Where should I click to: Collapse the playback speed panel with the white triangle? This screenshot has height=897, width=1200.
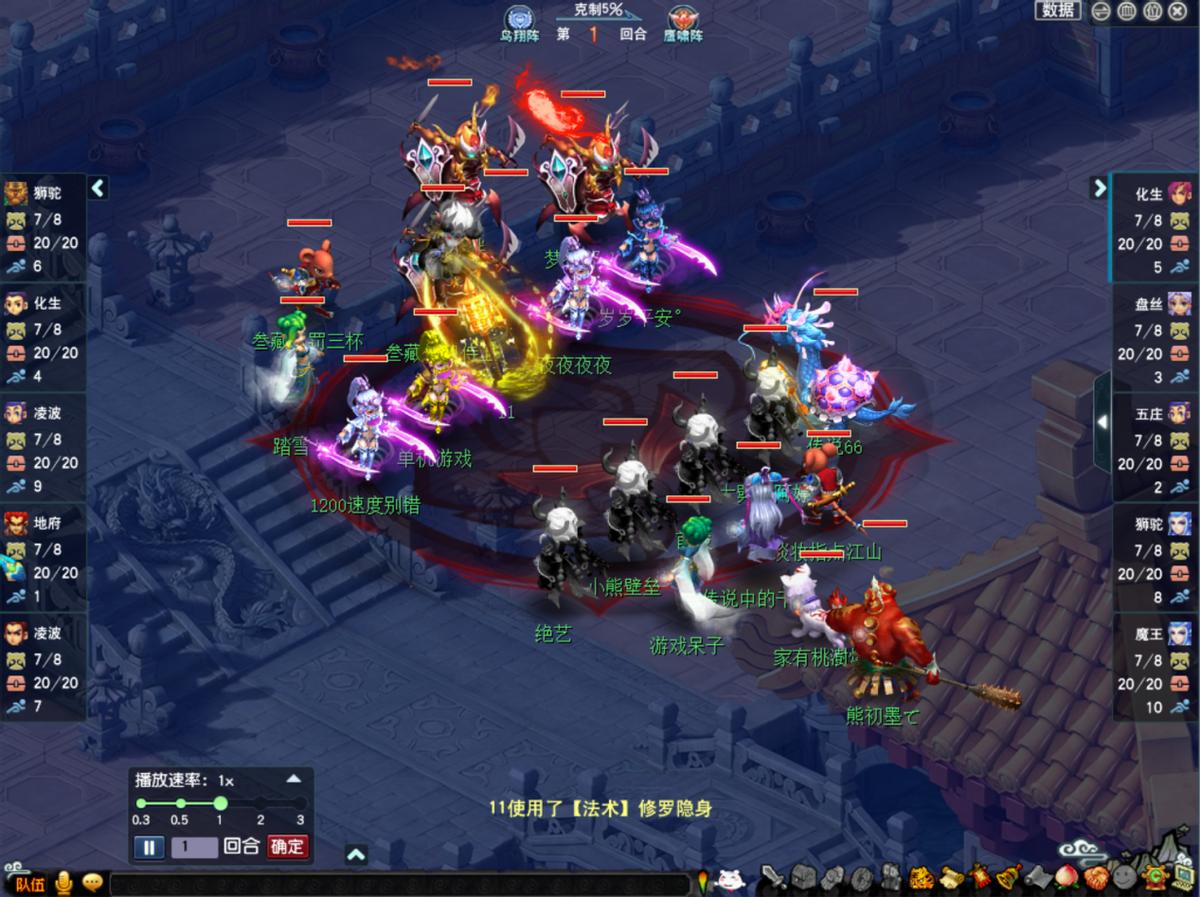[x=293, y=779]
